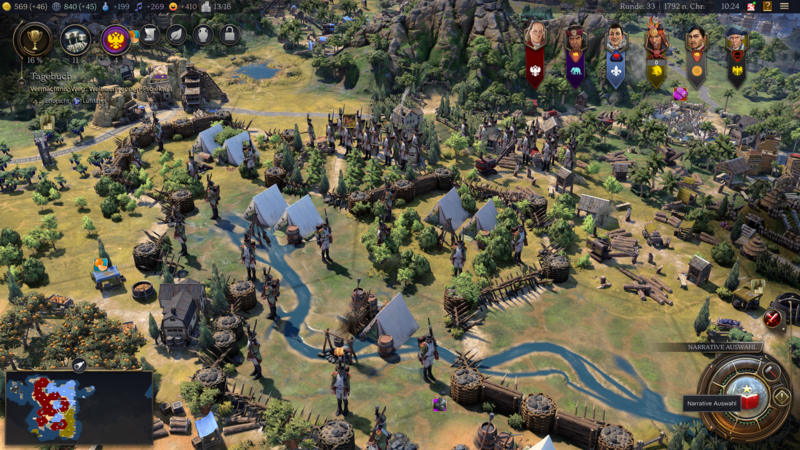Image resolution: width=800 pixels, height=450 pixels.
Task: Click the padlock icon button
Action: 229,36
